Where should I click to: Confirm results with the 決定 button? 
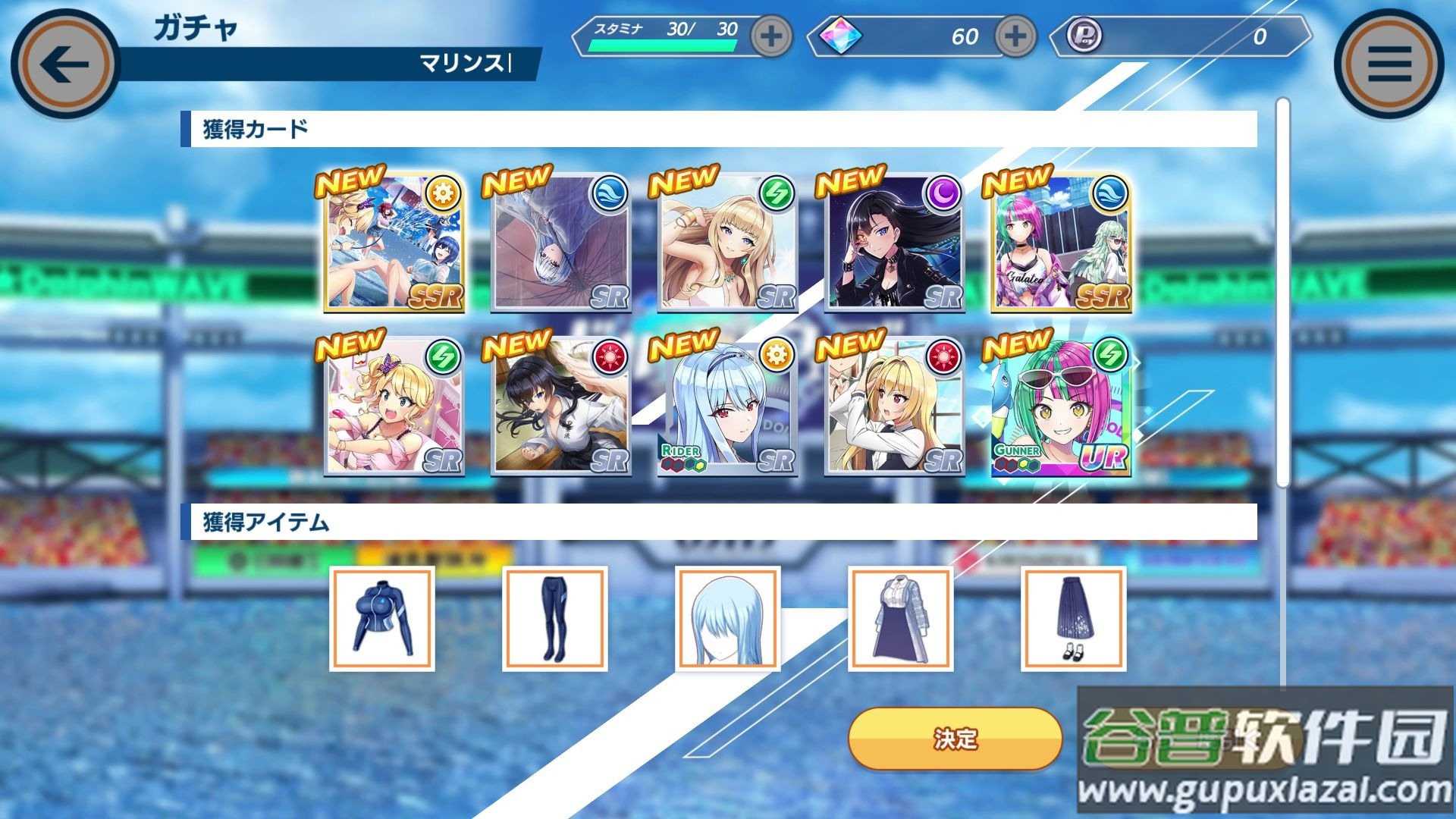(955, 739)
